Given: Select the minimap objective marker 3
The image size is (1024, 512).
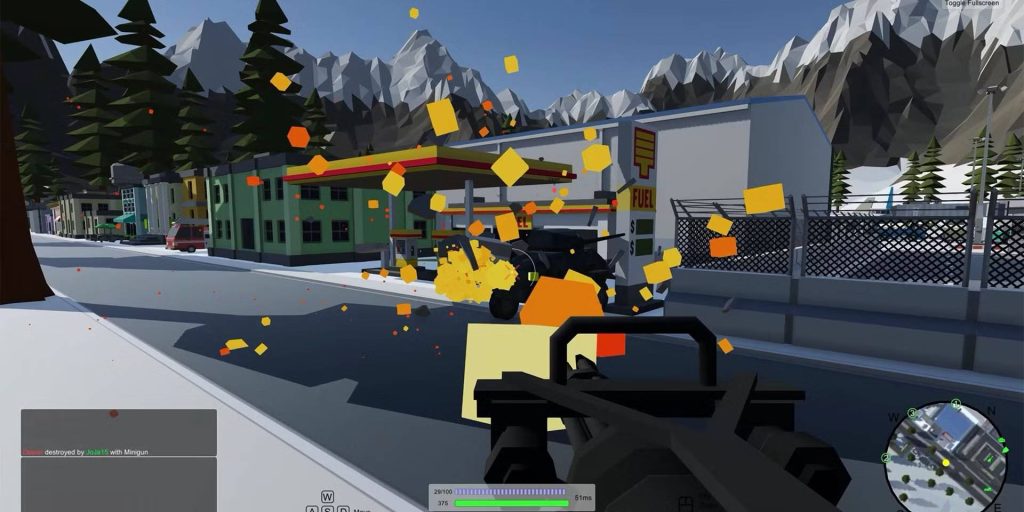Looking at the screenshot, I should click(x=912, y=413).
